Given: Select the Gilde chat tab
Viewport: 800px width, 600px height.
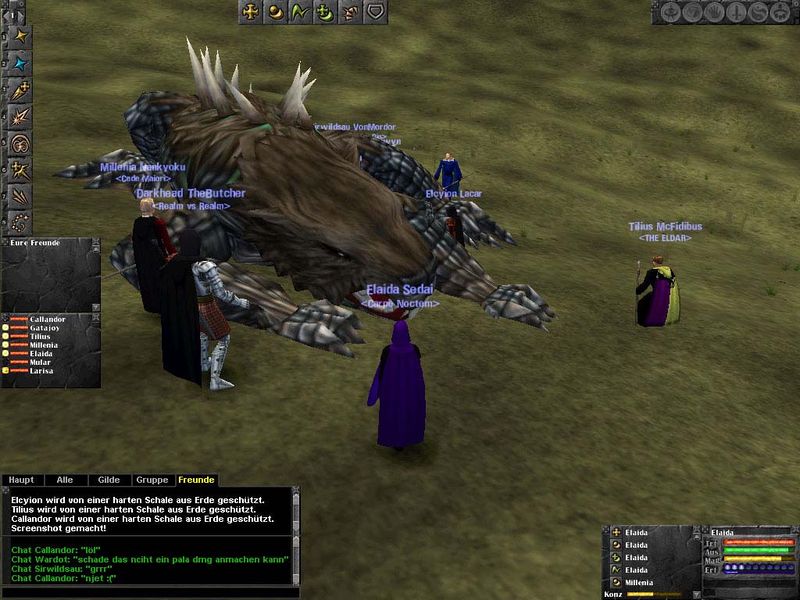Looking at the screenshot, I should coord(109,480).
